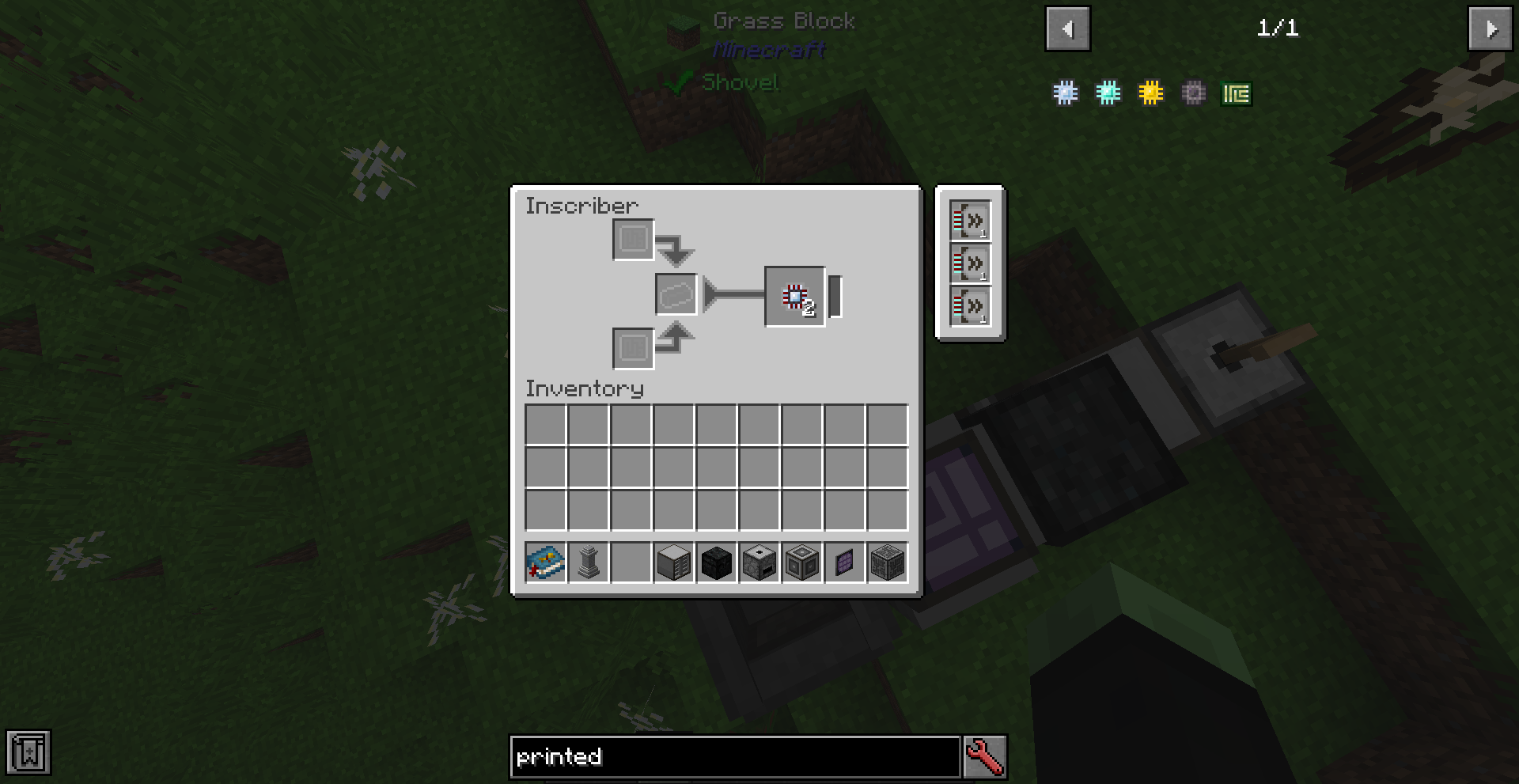Select the ME Drive in the hotbar
Screen dimensions: 1519x784
(673, 562)
